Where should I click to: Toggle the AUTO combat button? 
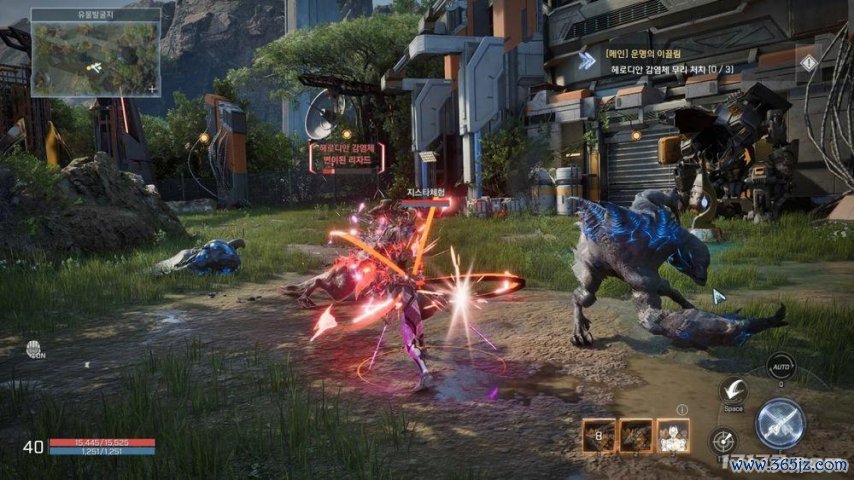point(780,367)
